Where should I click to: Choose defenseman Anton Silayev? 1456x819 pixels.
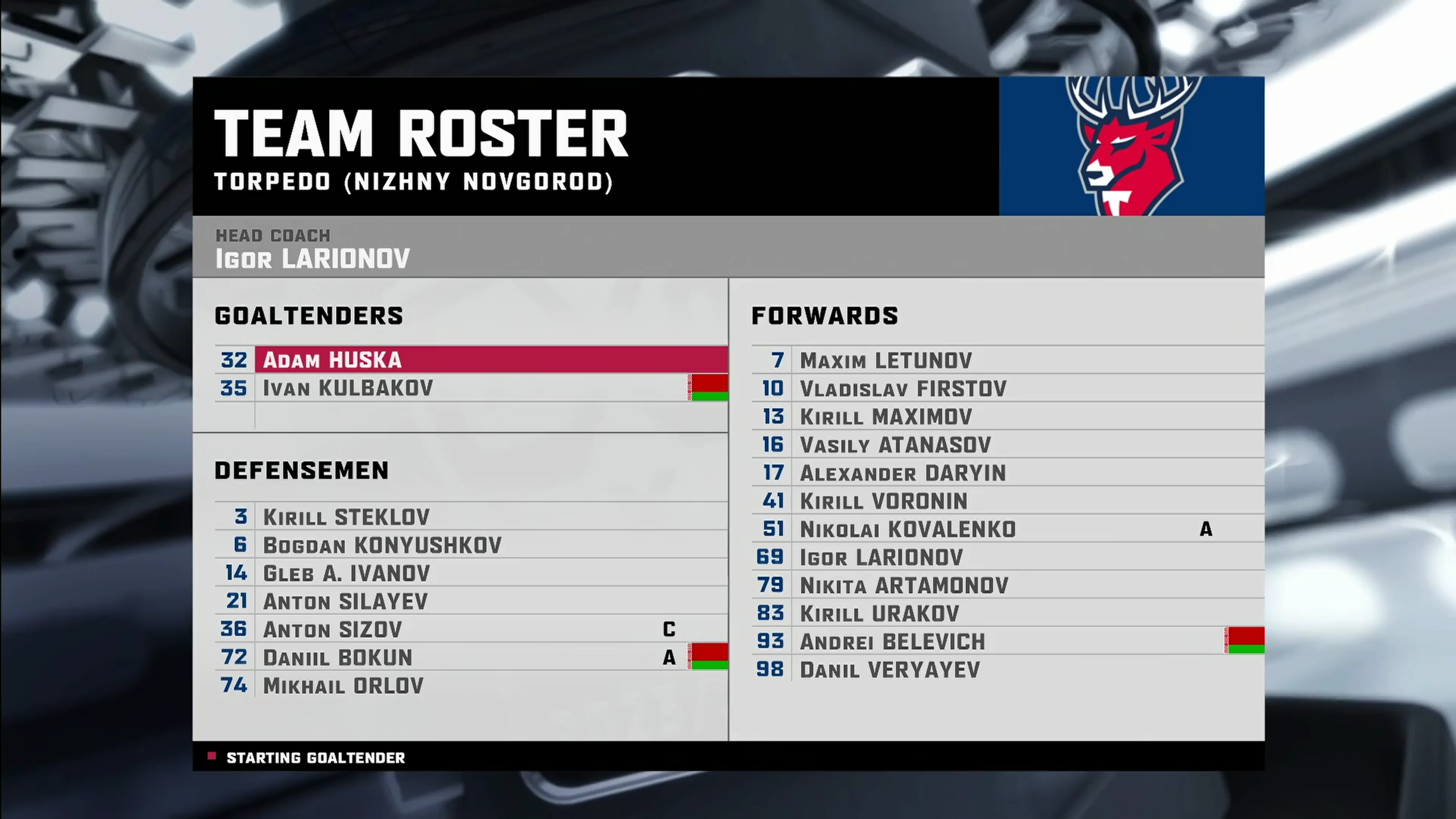[x=345, y=601]
